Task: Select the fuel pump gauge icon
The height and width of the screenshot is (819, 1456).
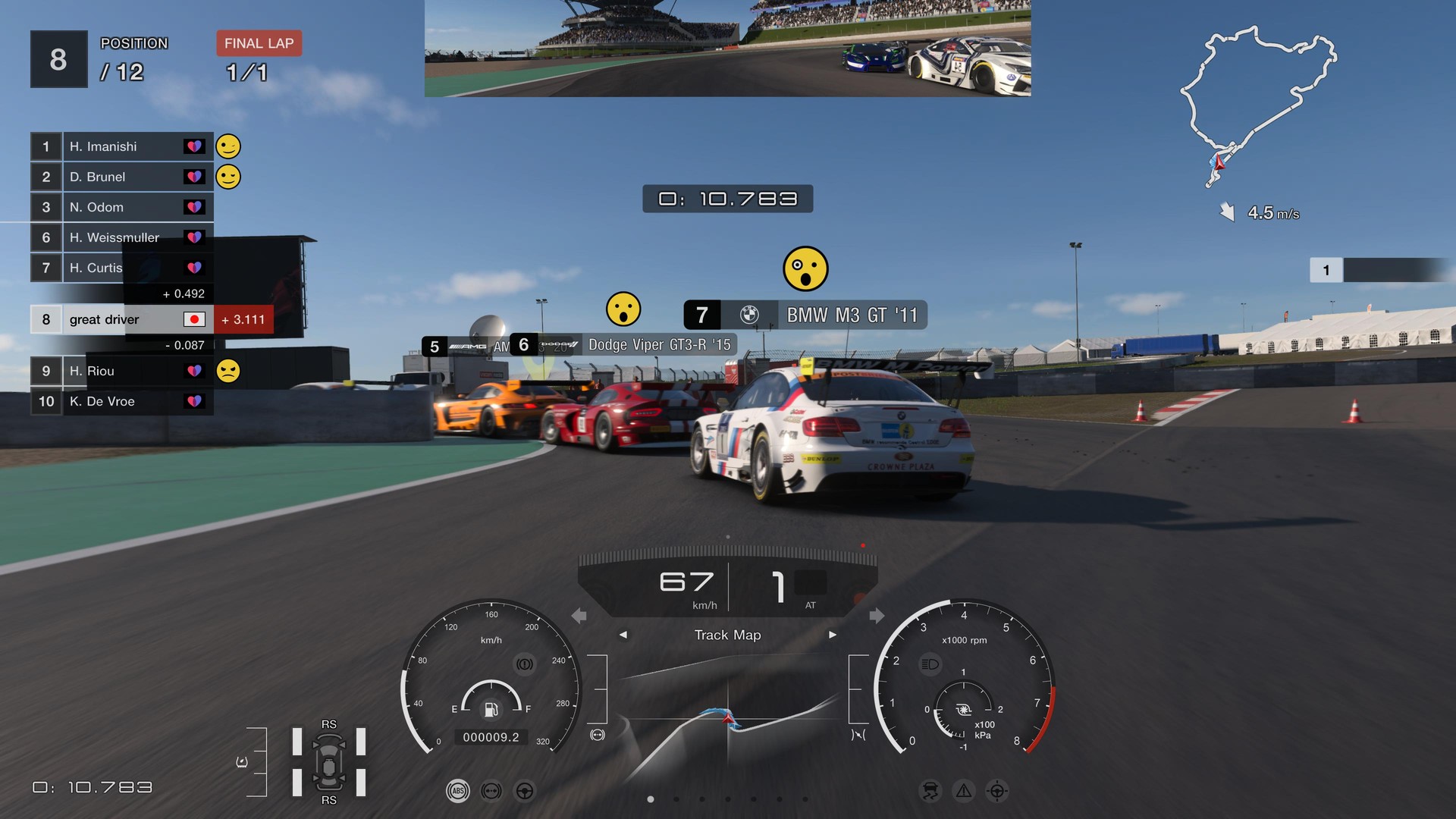Action: pos(491,710)
